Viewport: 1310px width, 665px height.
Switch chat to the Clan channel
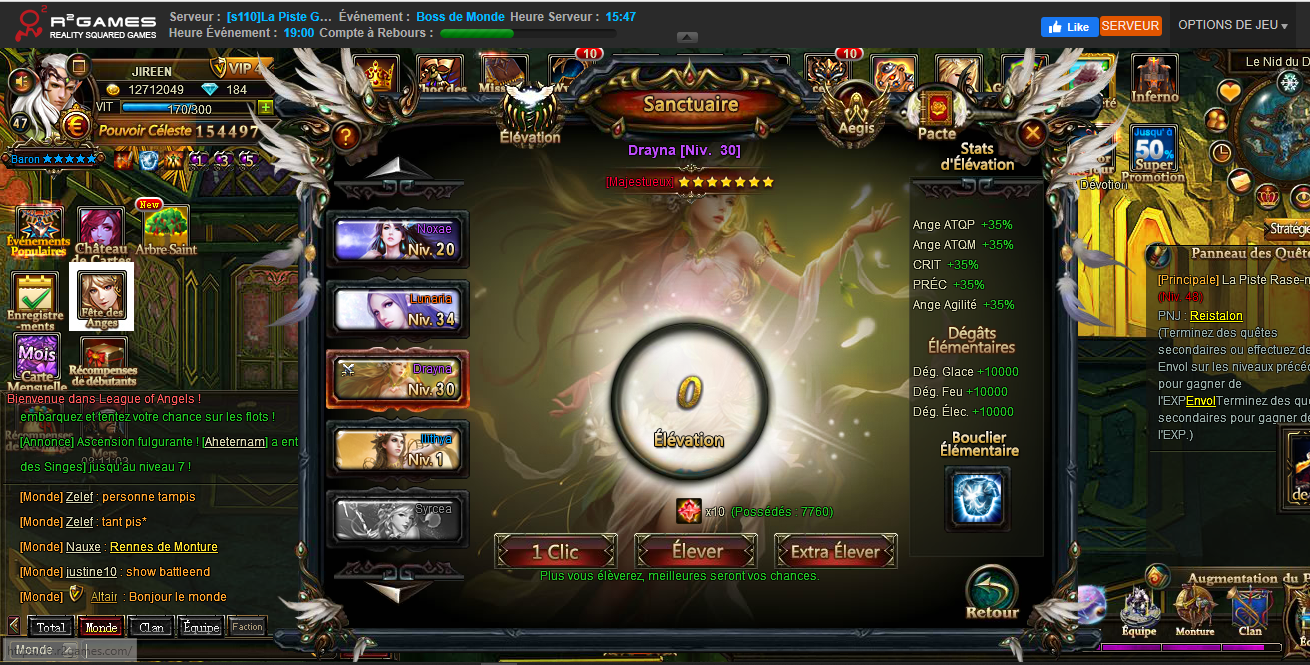click(x=152, y=628)
